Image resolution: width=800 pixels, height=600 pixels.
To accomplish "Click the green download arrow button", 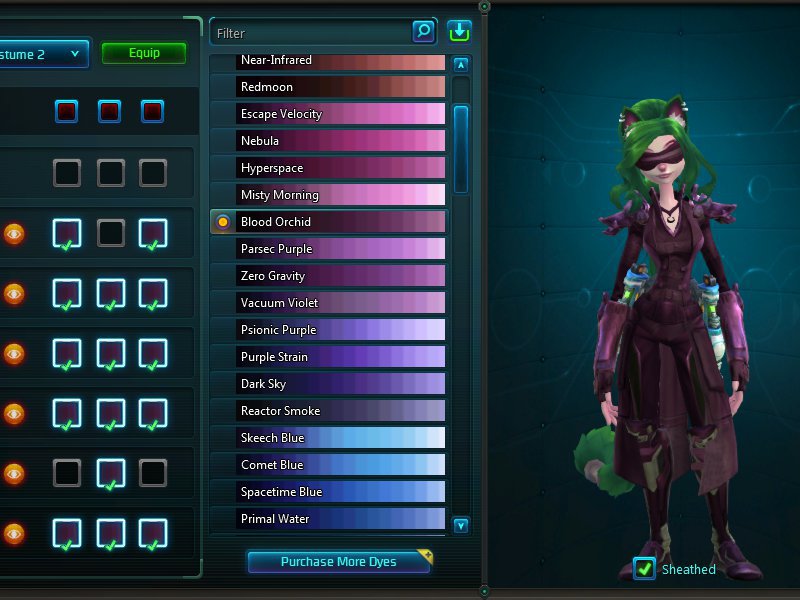I will tap(460, 32).
